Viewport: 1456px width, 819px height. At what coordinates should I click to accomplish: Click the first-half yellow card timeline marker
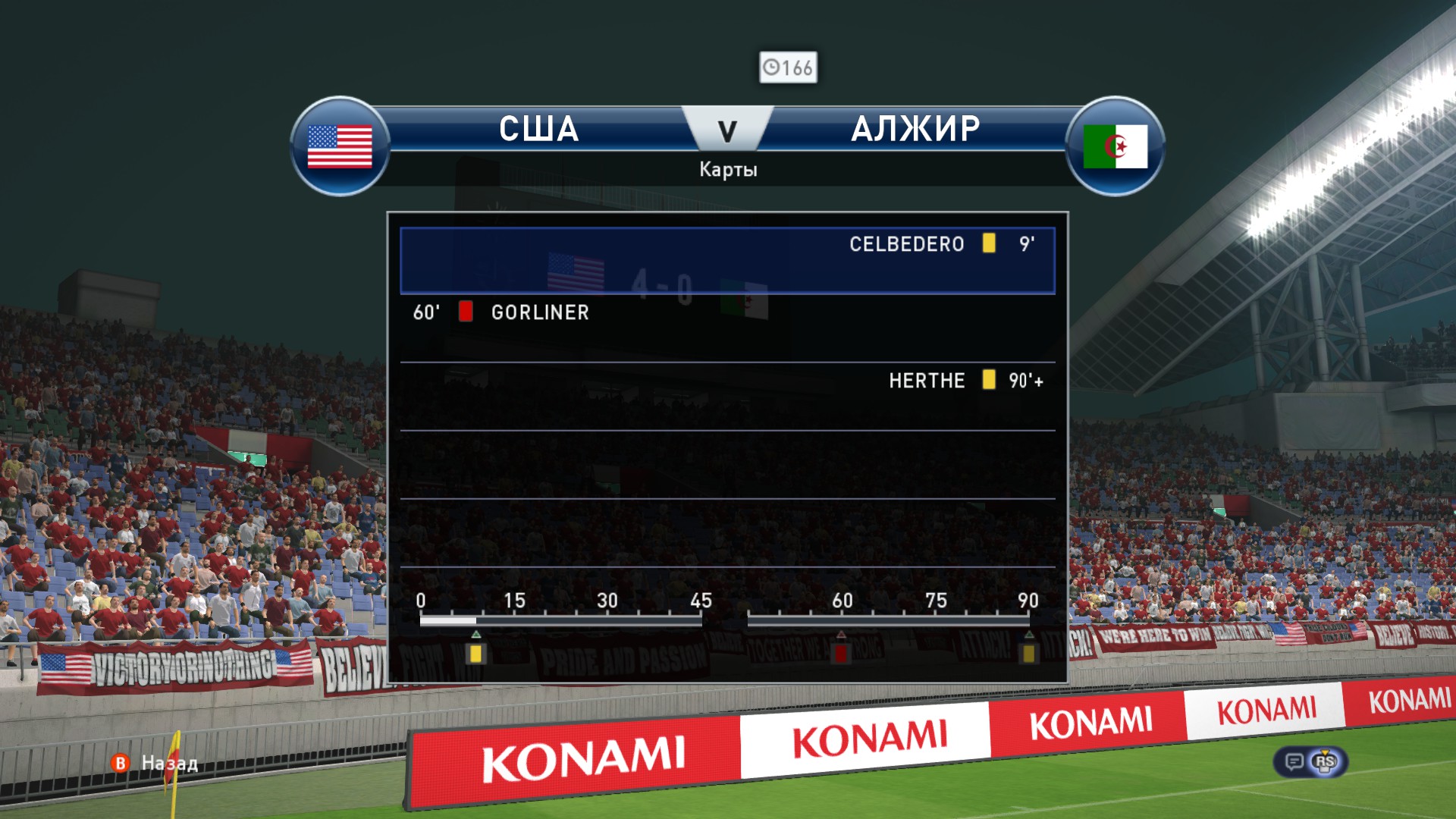pyautogui.click(x=475, y=653)
